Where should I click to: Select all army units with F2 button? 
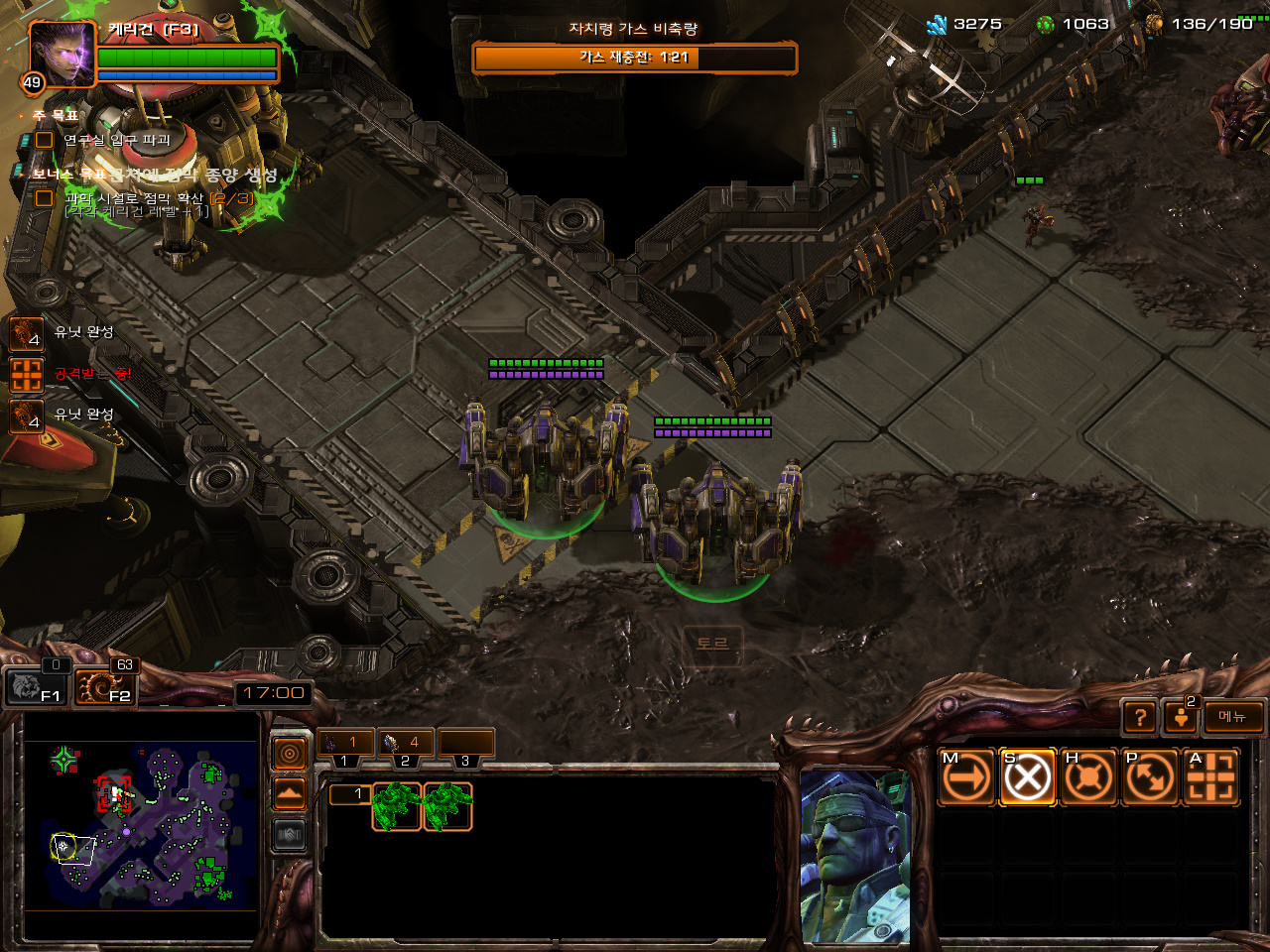(105, 686)
